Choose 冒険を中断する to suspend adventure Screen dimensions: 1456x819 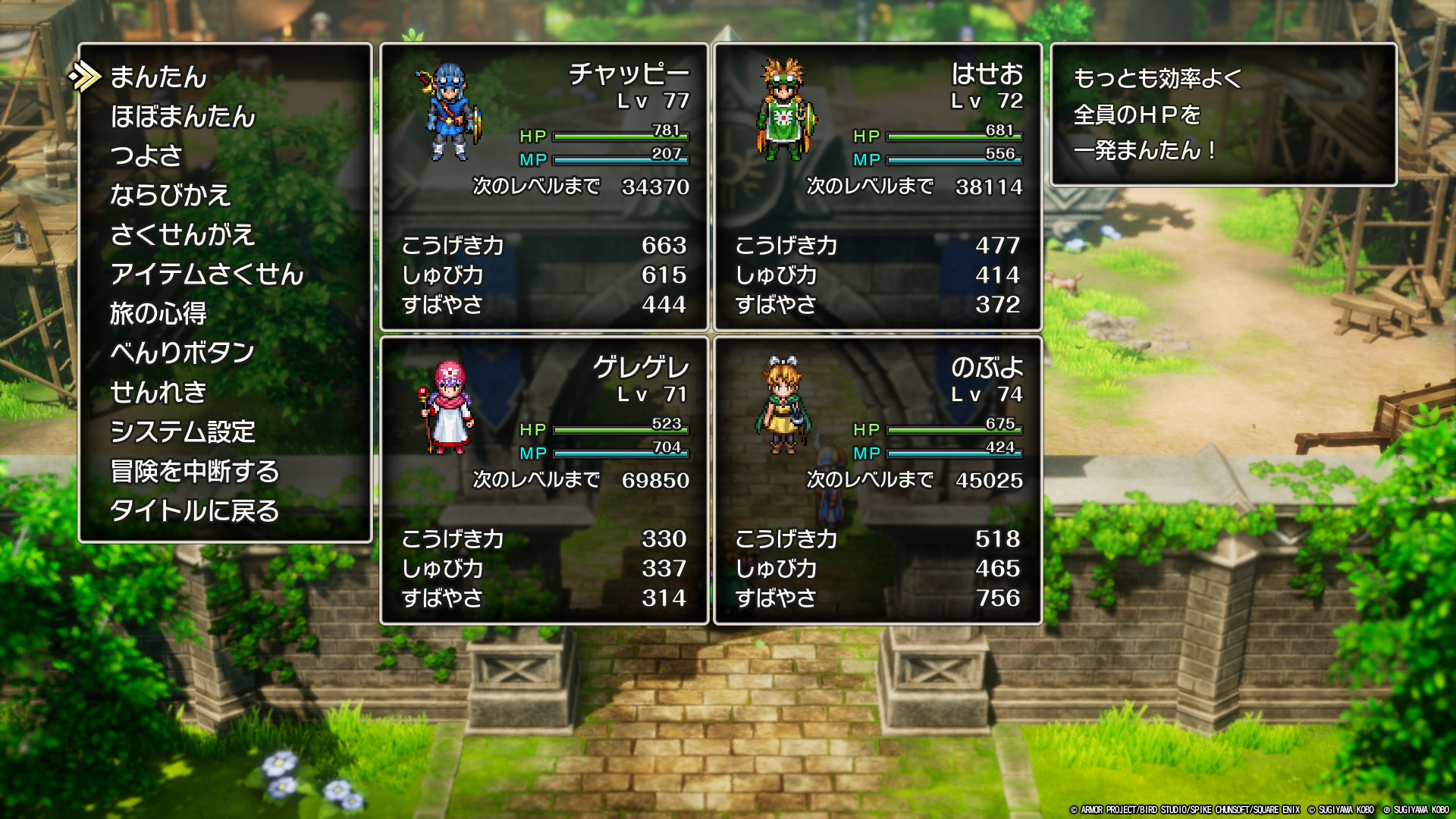[x=195, y=471]
